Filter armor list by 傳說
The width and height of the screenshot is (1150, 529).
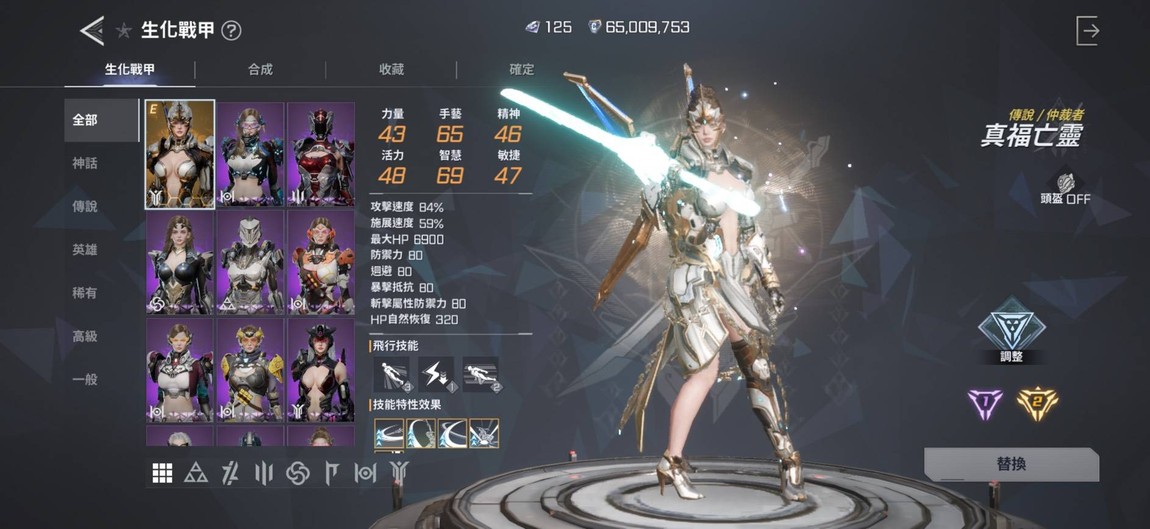[x=85, y=206]
